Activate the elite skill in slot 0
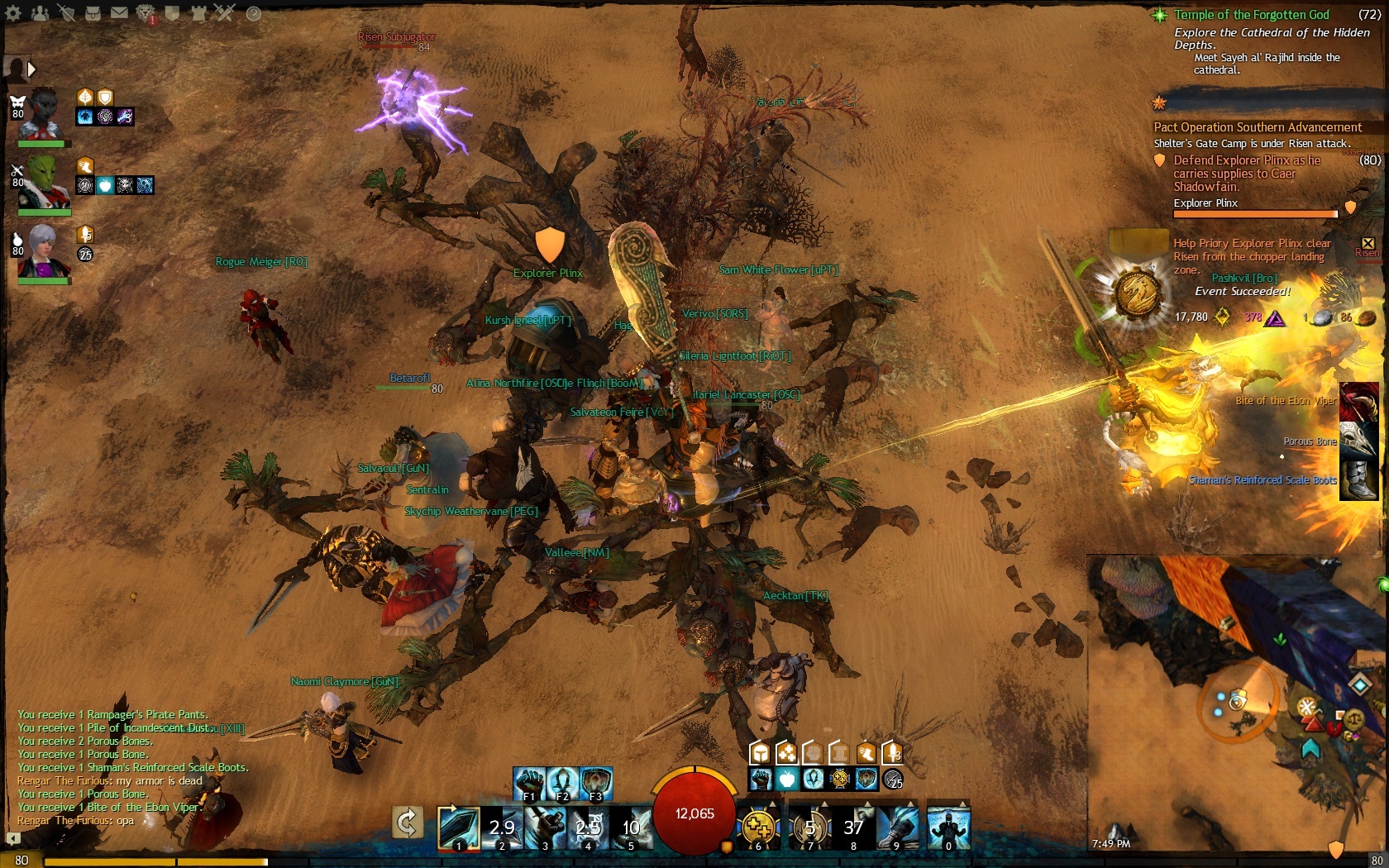Viewport: 1389px width, 868px height. point(947,828)
